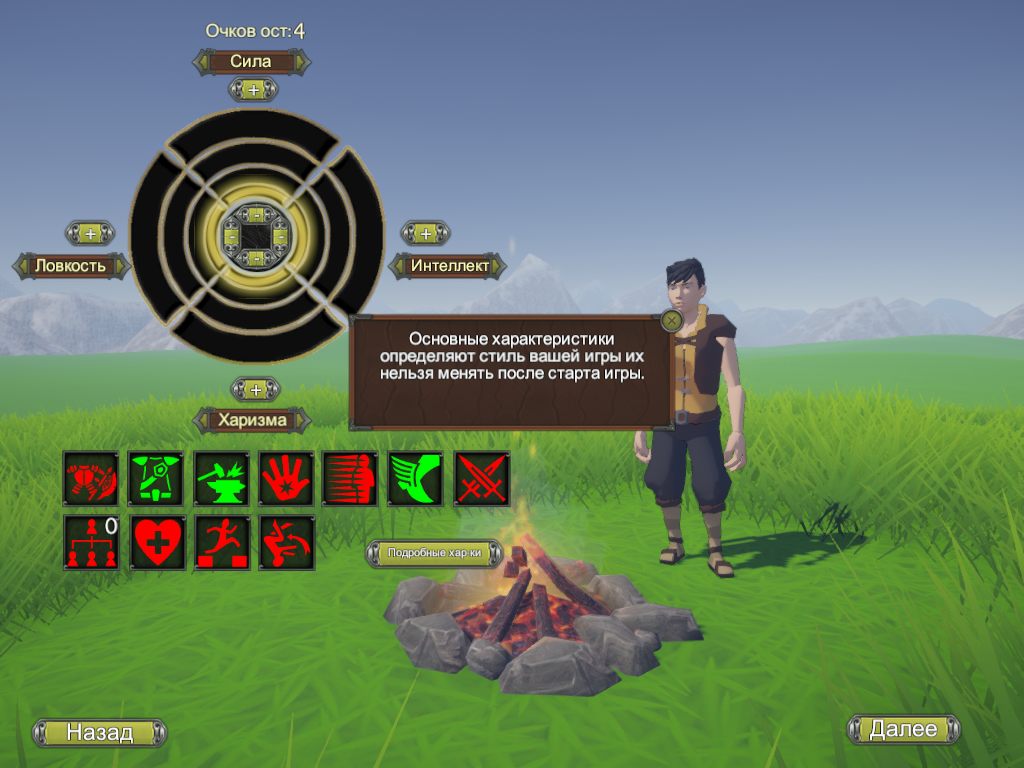Select the falling dodge figure icon
This screenshot has width=1024, height=768.
[286, 542]
